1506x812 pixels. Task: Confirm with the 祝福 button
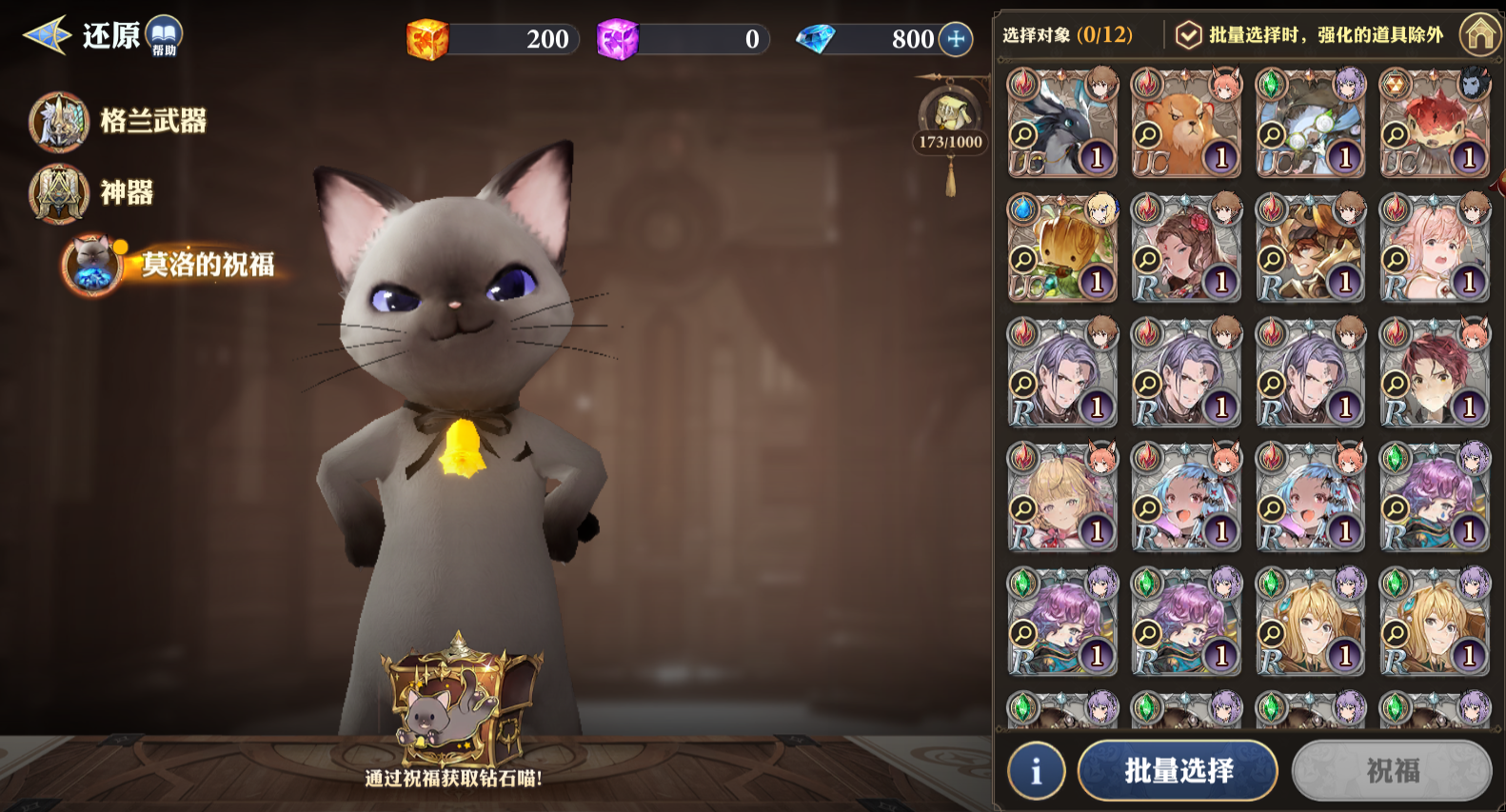[1392, 770]
